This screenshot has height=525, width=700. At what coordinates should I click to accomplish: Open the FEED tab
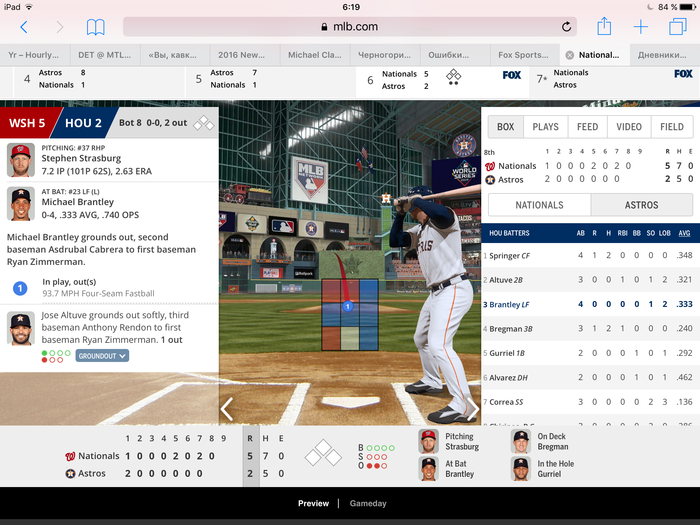point(587,127)
